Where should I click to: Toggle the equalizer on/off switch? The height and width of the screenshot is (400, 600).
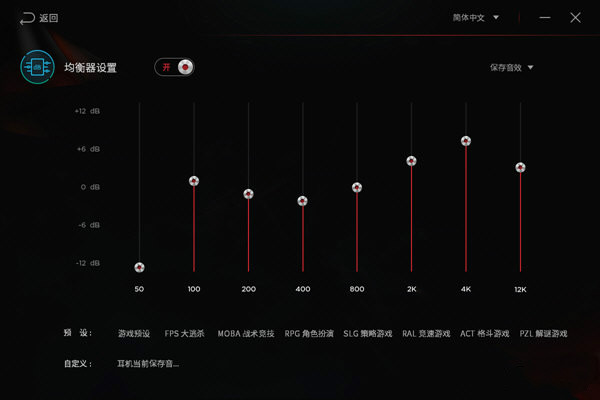173,67
